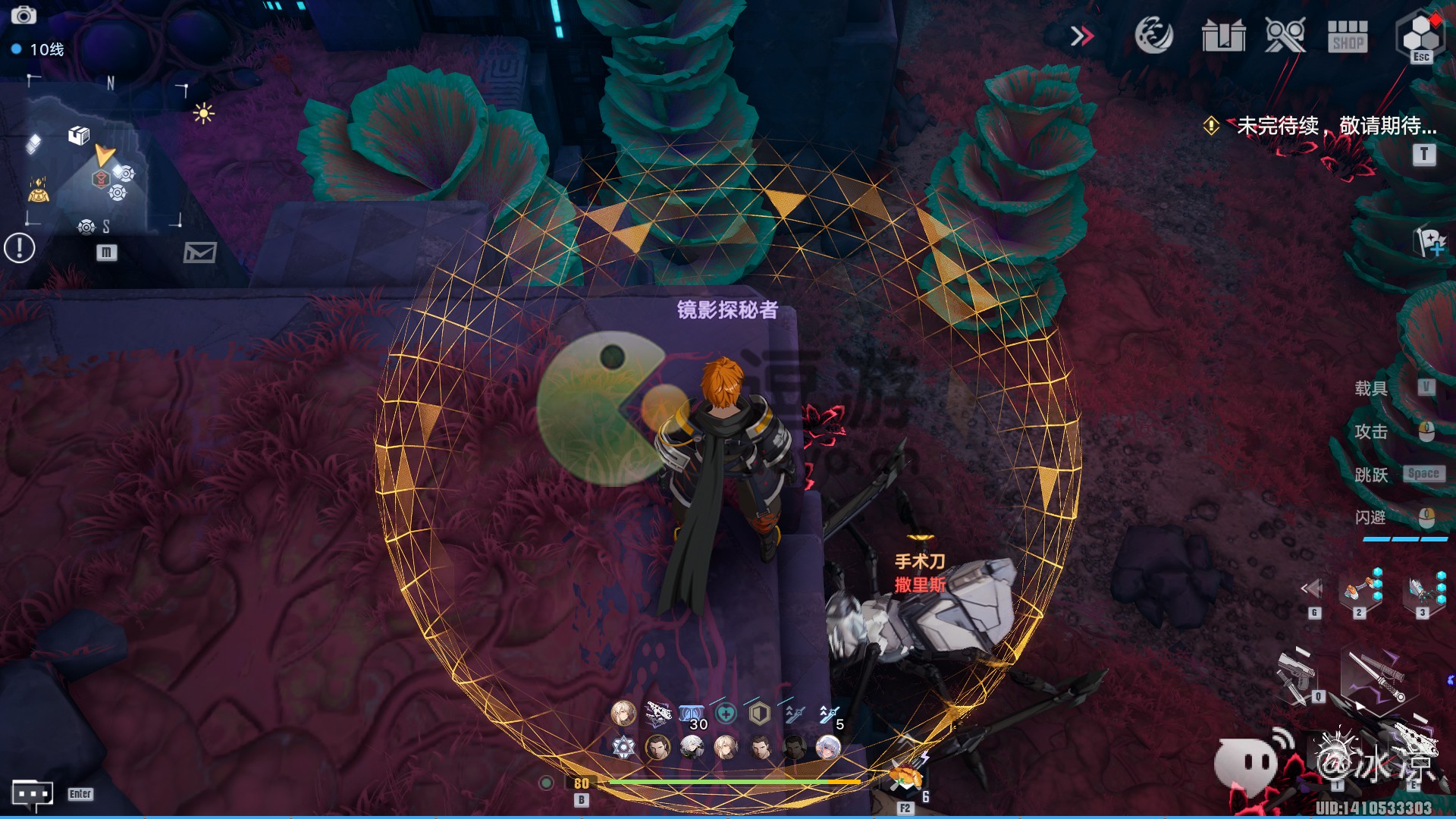Viewport: 1456px width, 819px height.
Task: Open the camera photo mode
Action: point(24,15)
